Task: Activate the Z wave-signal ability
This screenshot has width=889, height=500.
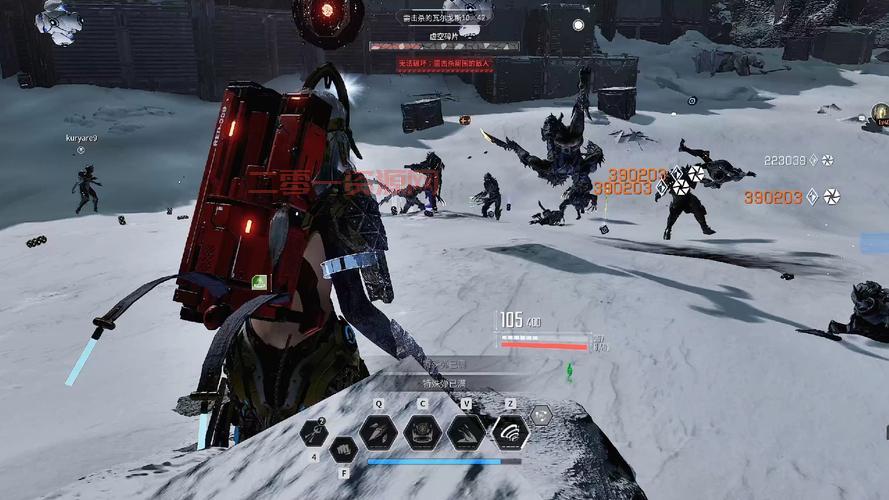Action: coord(510,432)
